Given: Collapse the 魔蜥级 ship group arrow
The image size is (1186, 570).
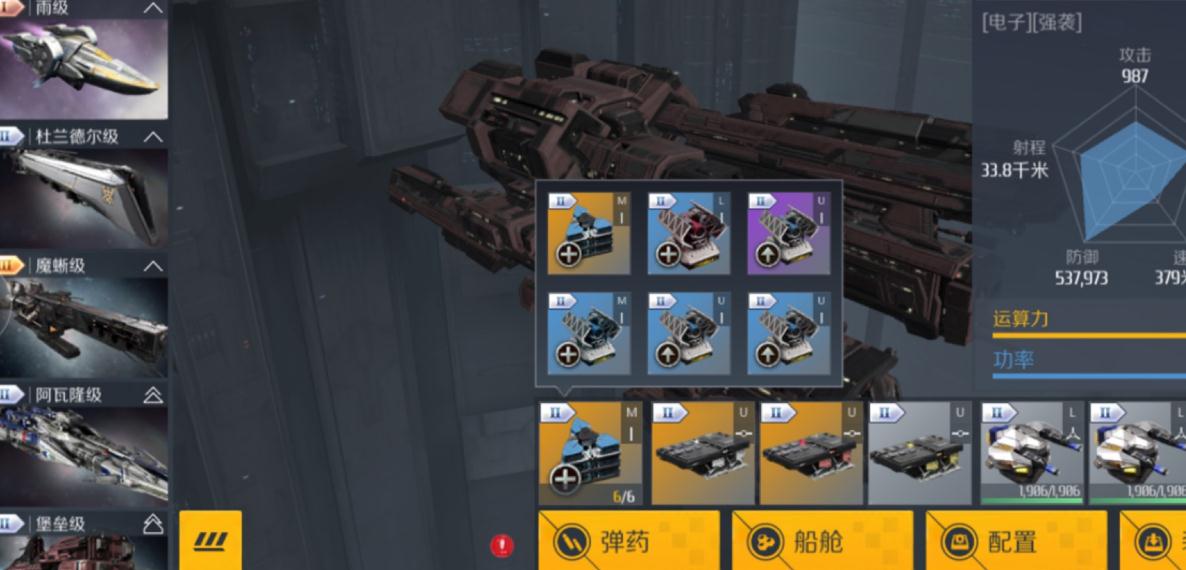Looking at the screenshot, I should (x=153, y=266).
